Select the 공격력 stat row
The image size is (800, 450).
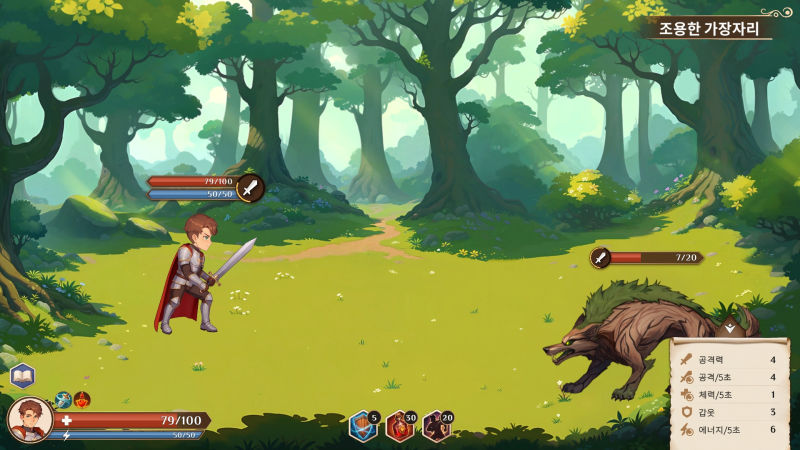pos(730,359)
